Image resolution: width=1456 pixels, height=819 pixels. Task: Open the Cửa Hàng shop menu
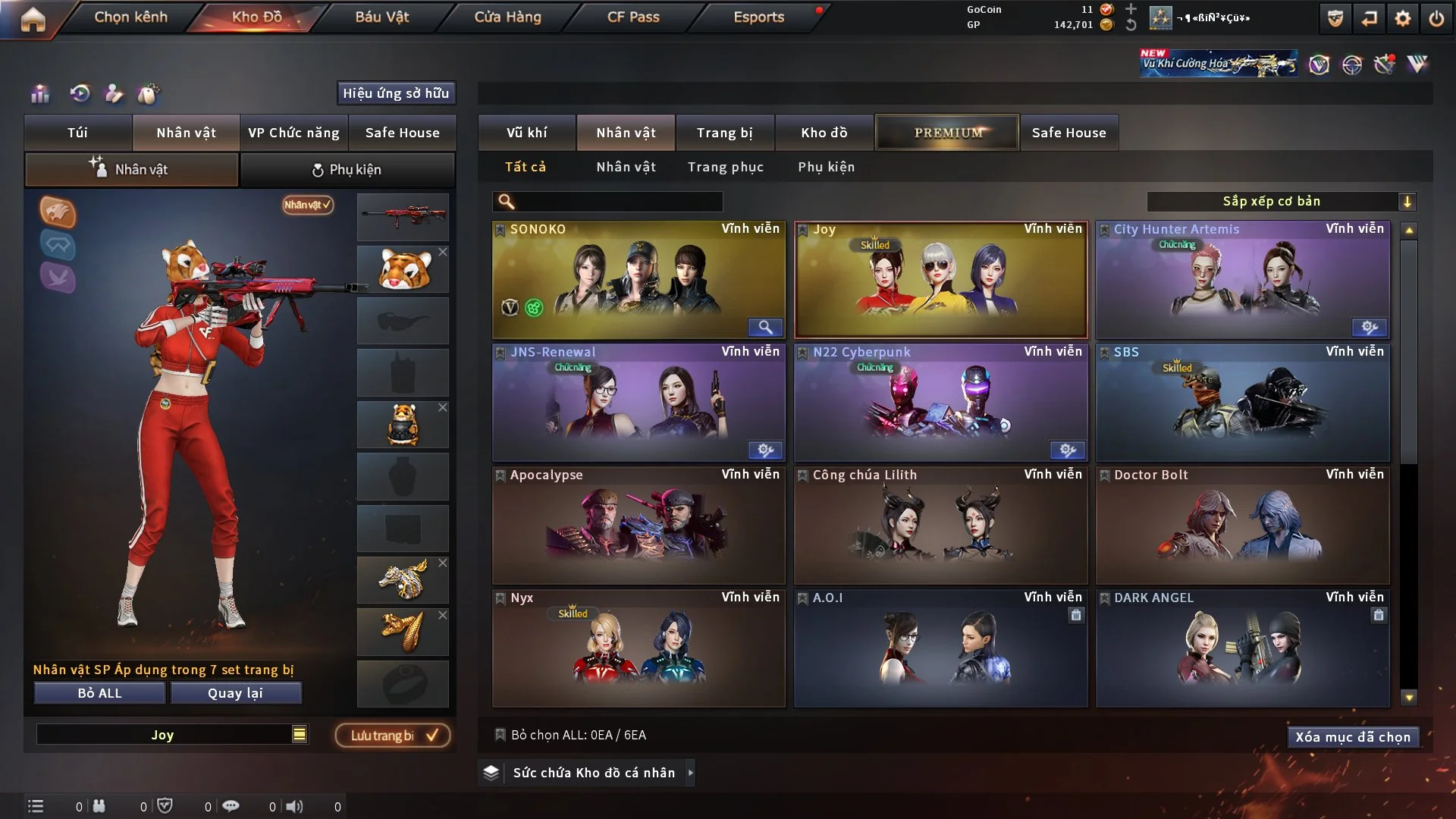(507, 17)
